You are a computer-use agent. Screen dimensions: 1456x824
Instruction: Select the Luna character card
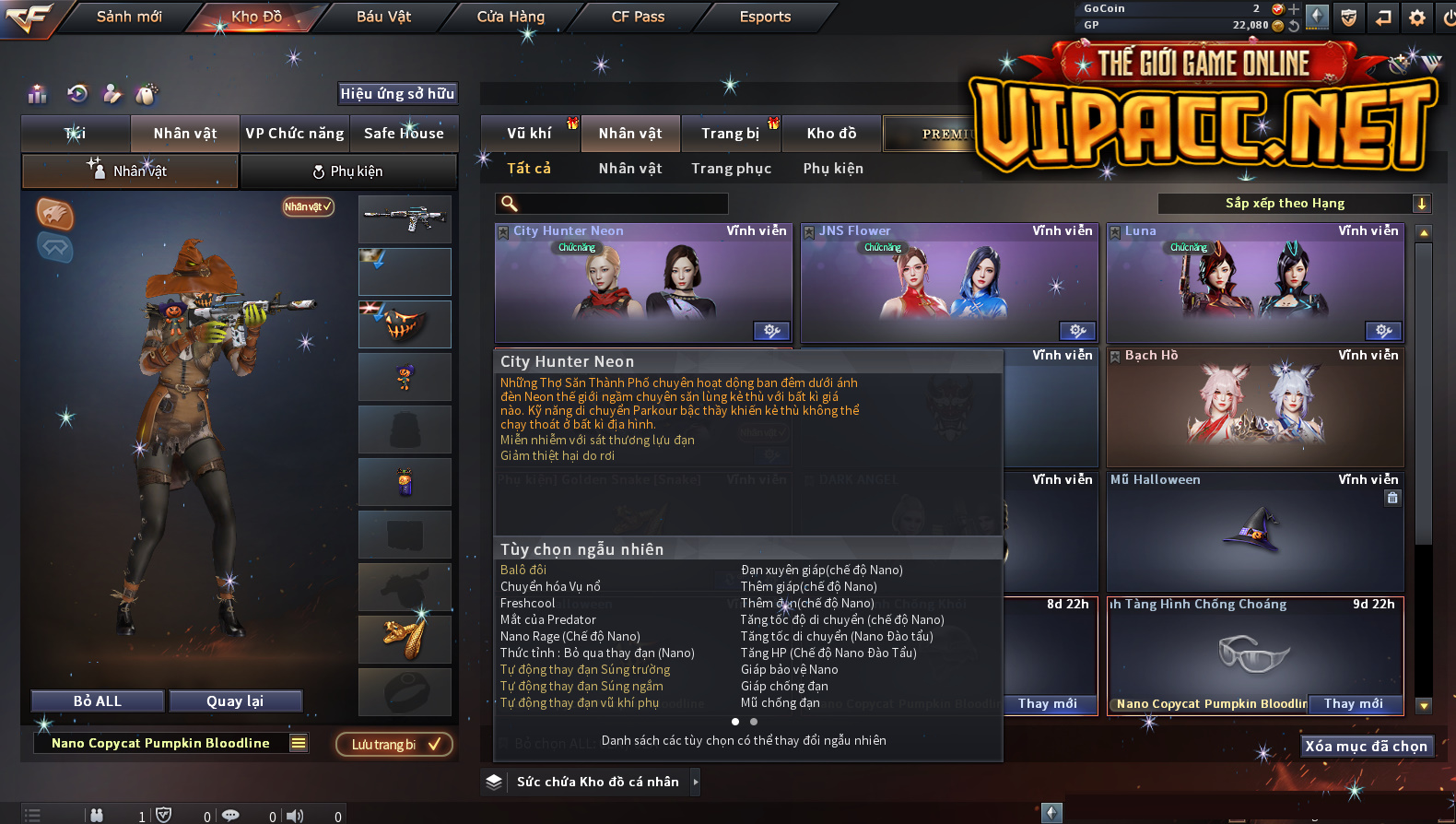click(1255, 283)
